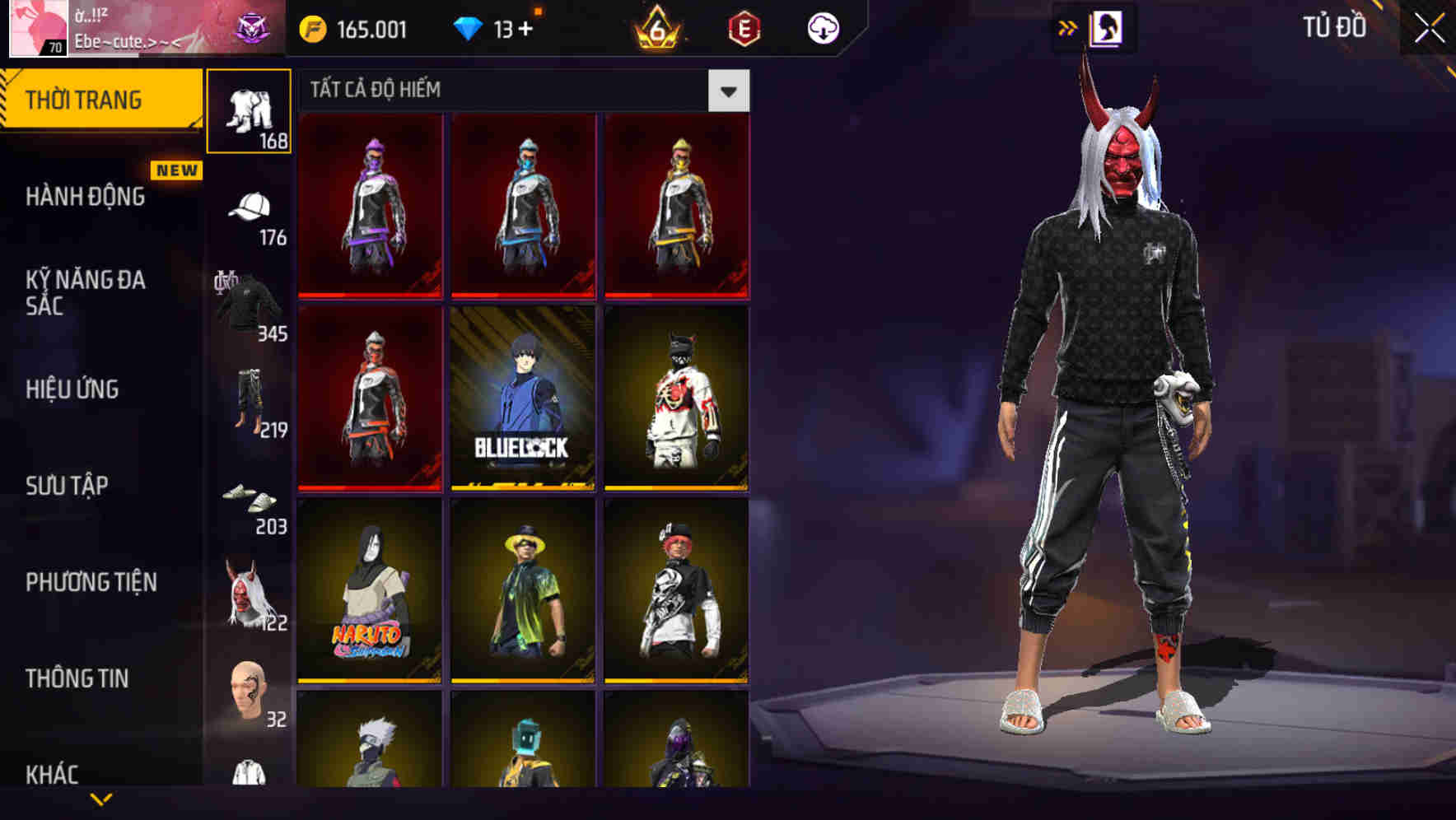Switch to the HÀNH ĐỘNG tab
1456x820 pixels.
[86, 196]
